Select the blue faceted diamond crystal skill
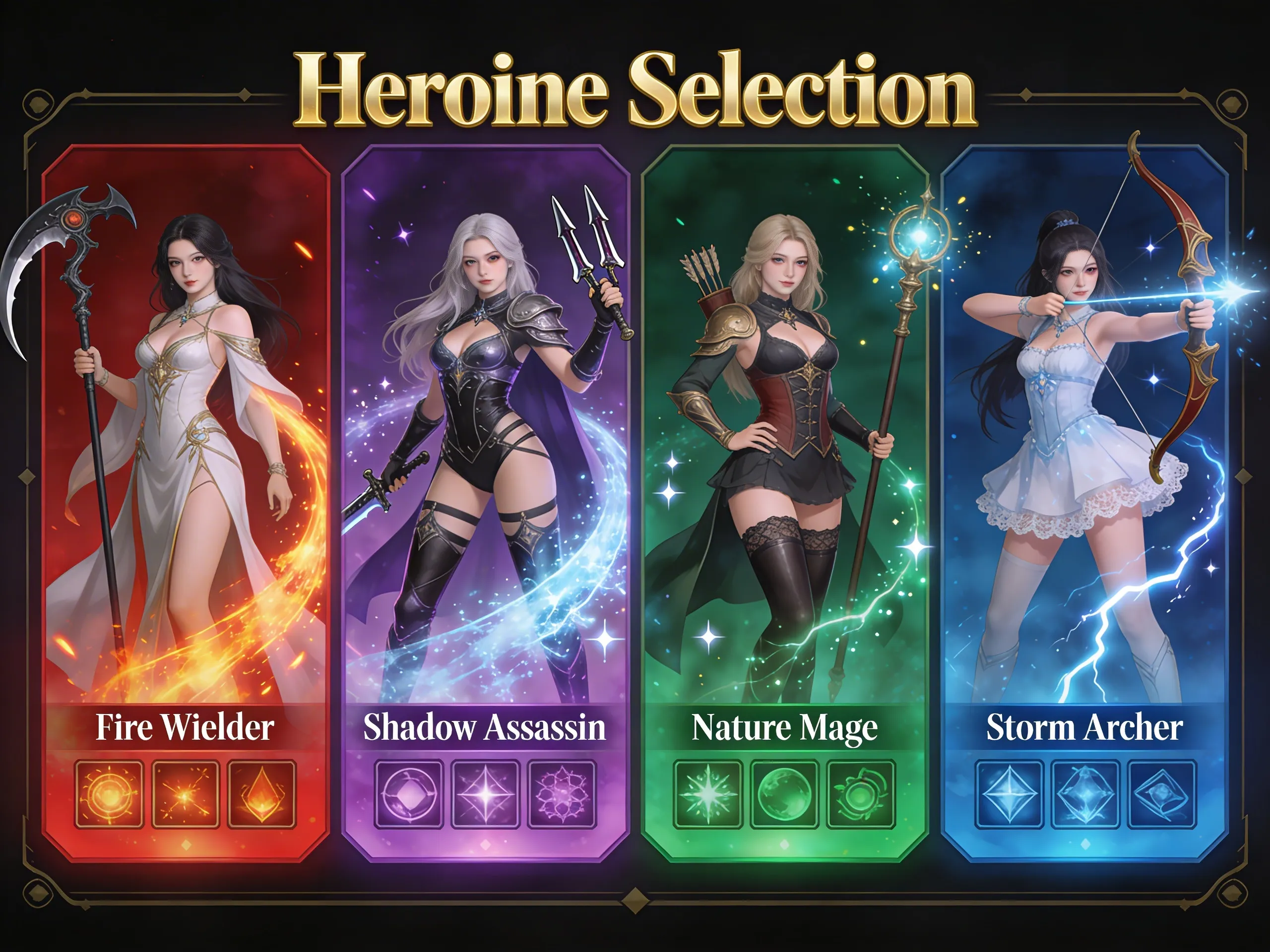 coord(1010,794)
